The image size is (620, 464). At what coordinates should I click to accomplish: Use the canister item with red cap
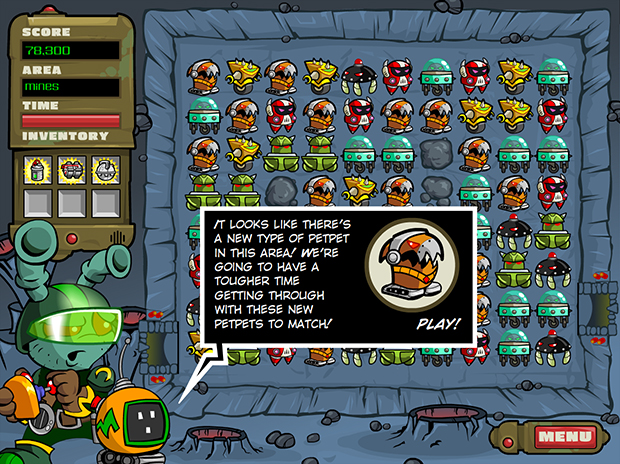coord(38,169)
